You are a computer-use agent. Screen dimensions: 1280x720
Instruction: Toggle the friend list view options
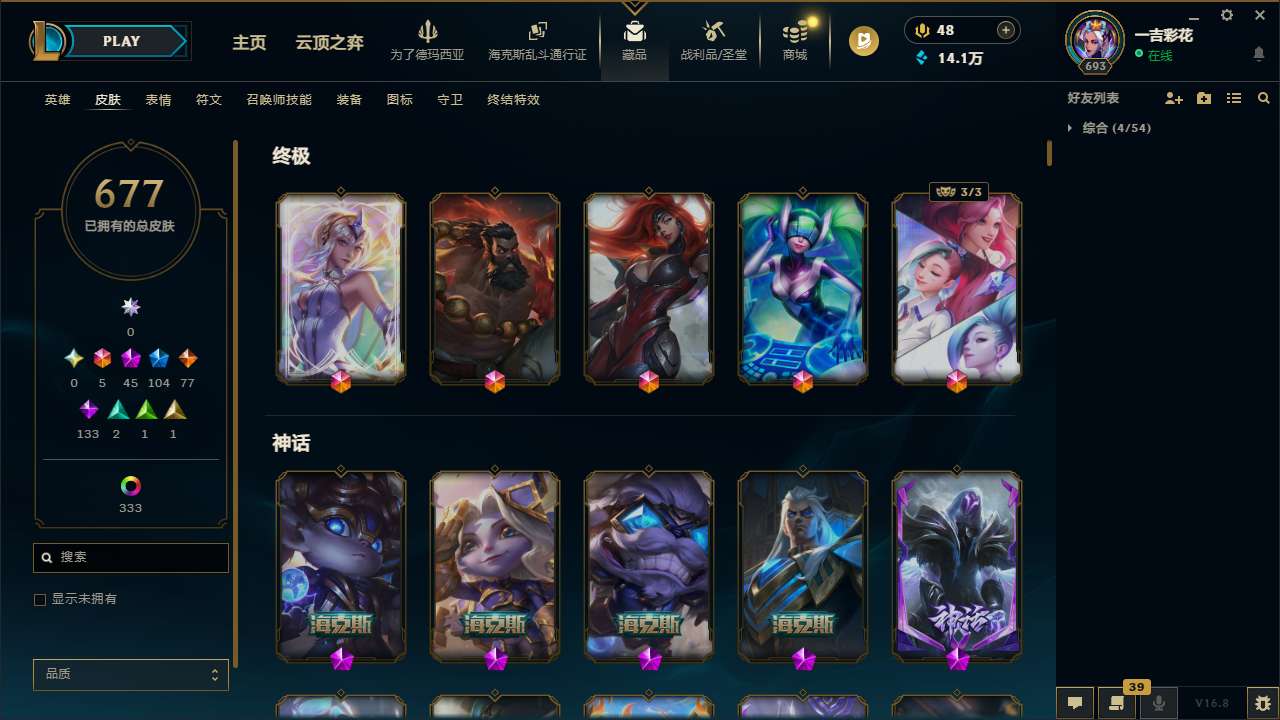1234,98
